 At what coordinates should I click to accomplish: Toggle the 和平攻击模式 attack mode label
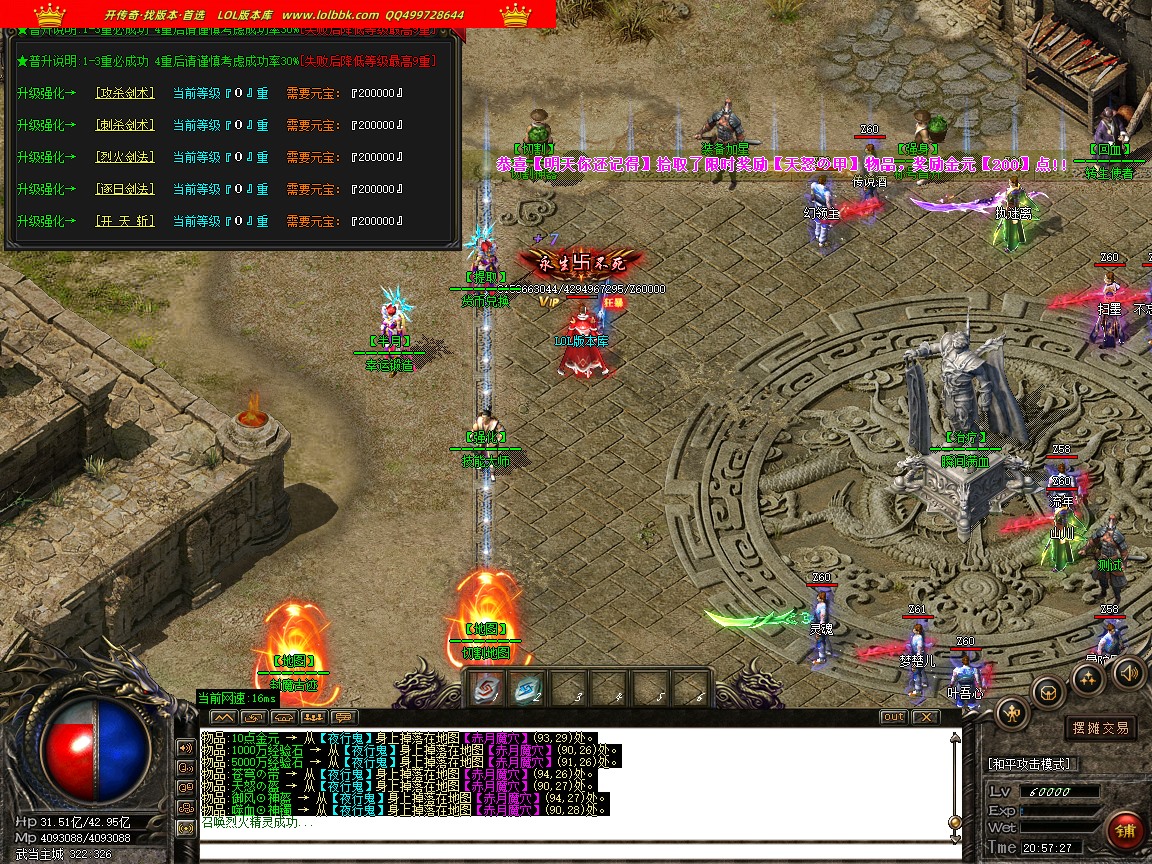tap(1030, 764)
